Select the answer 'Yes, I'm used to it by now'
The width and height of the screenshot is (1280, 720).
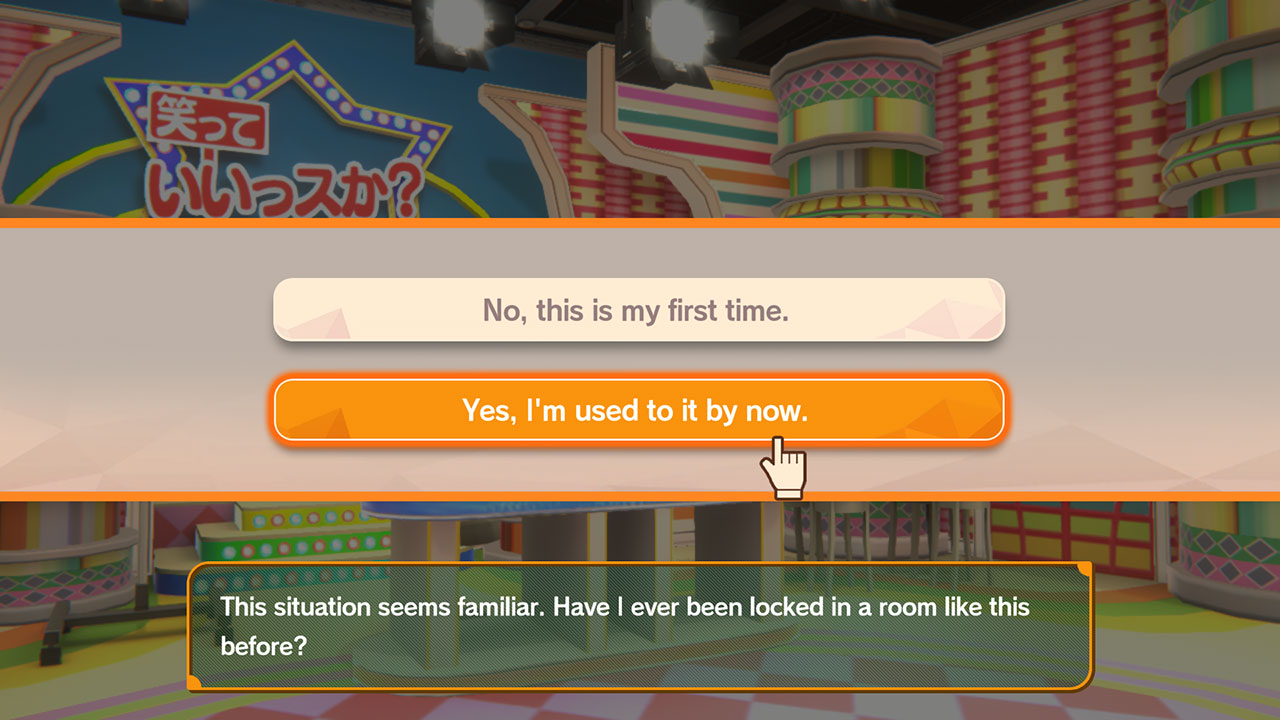(x=638, y=409)
